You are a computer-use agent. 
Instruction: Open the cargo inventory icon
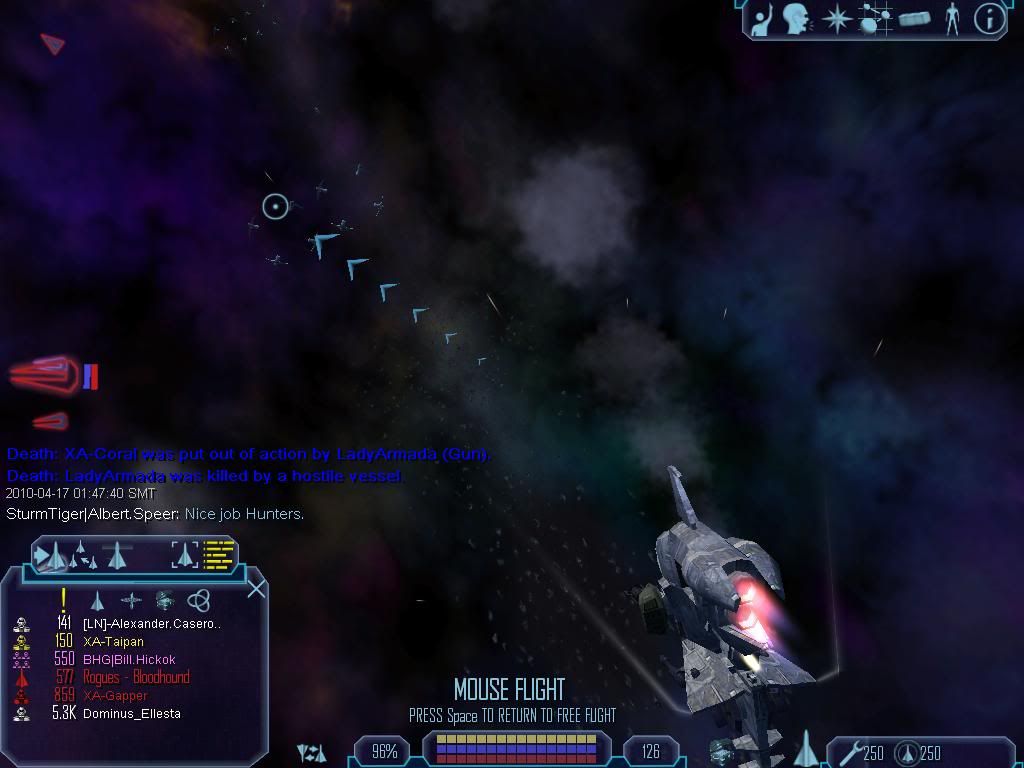point(914,19)
